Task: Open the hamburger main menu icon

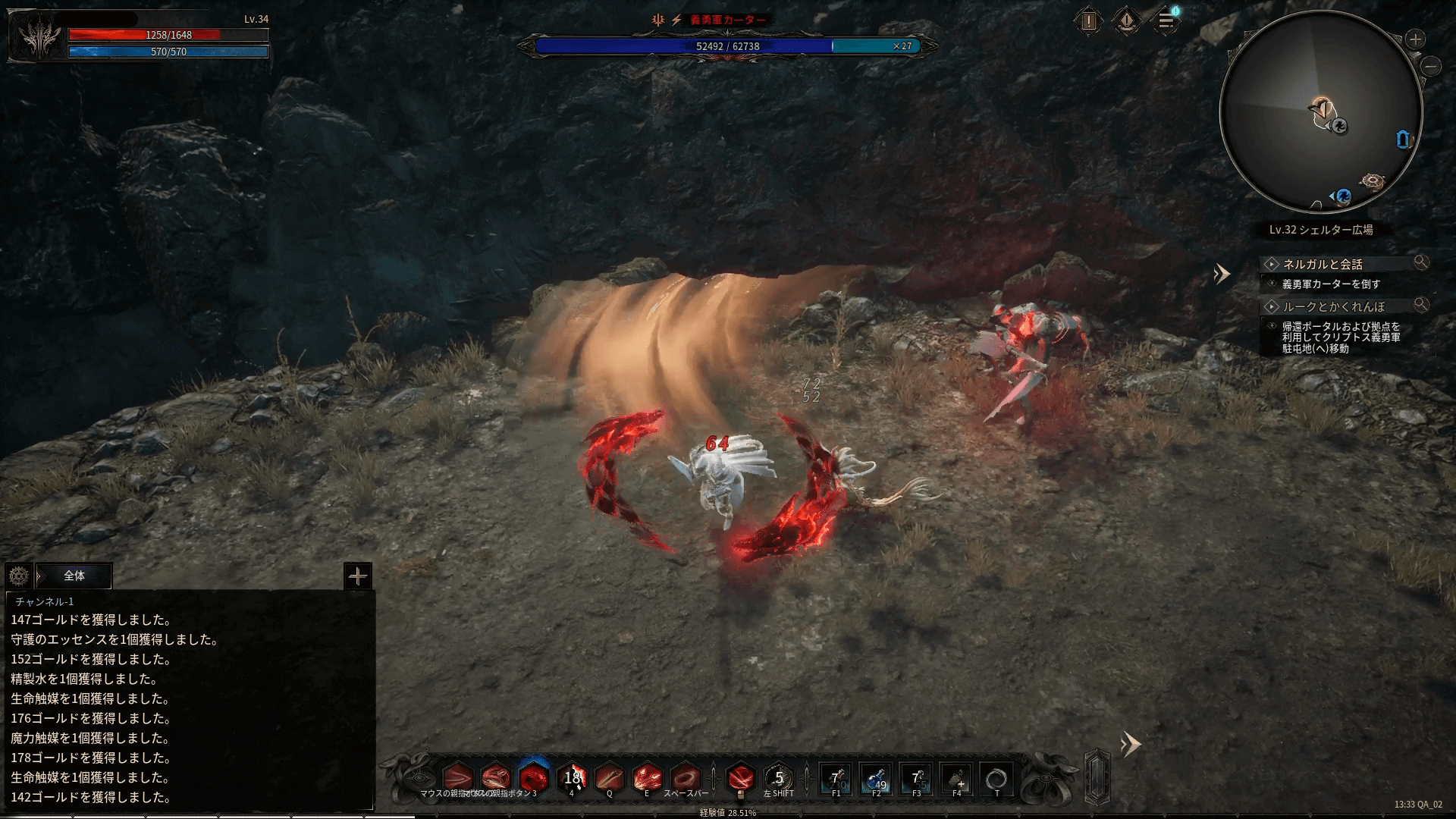Action: pyautogui.click(x=1166, y=21)
